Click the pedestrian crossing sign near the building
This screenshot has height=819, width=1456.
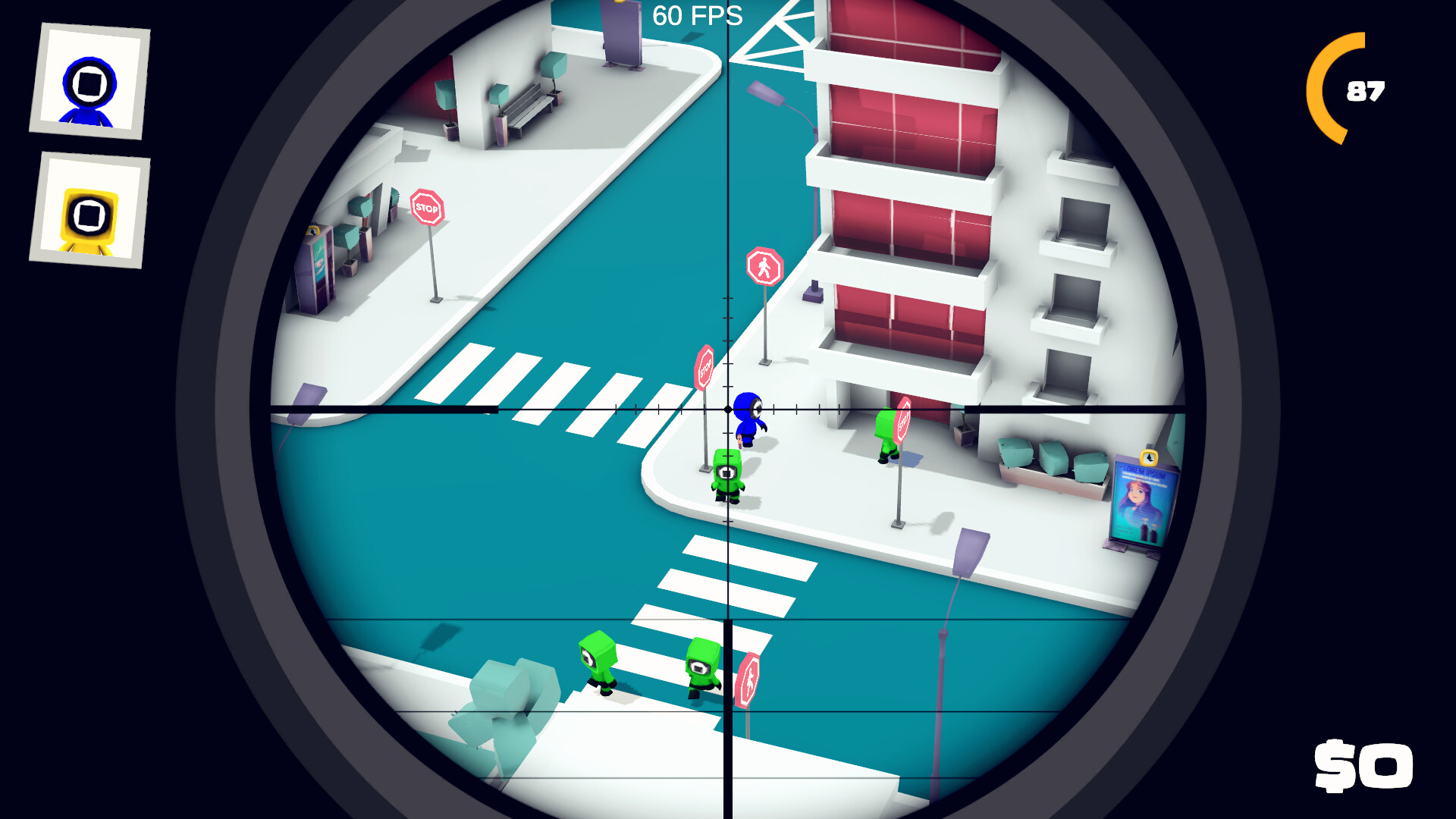click(765, 264)
